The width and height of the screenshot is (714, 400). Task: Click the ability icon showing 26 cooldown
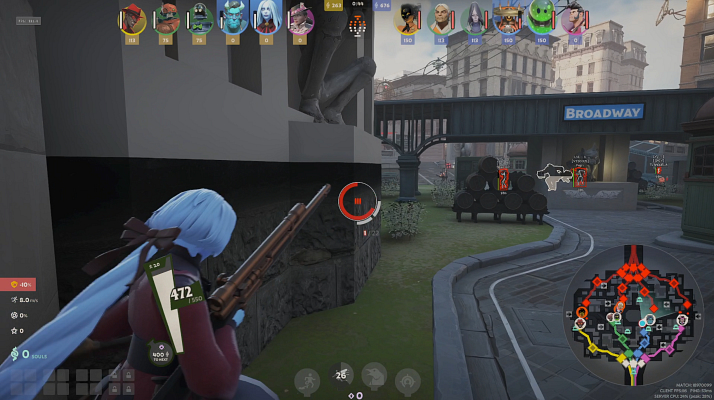click(x=341, y=376)
